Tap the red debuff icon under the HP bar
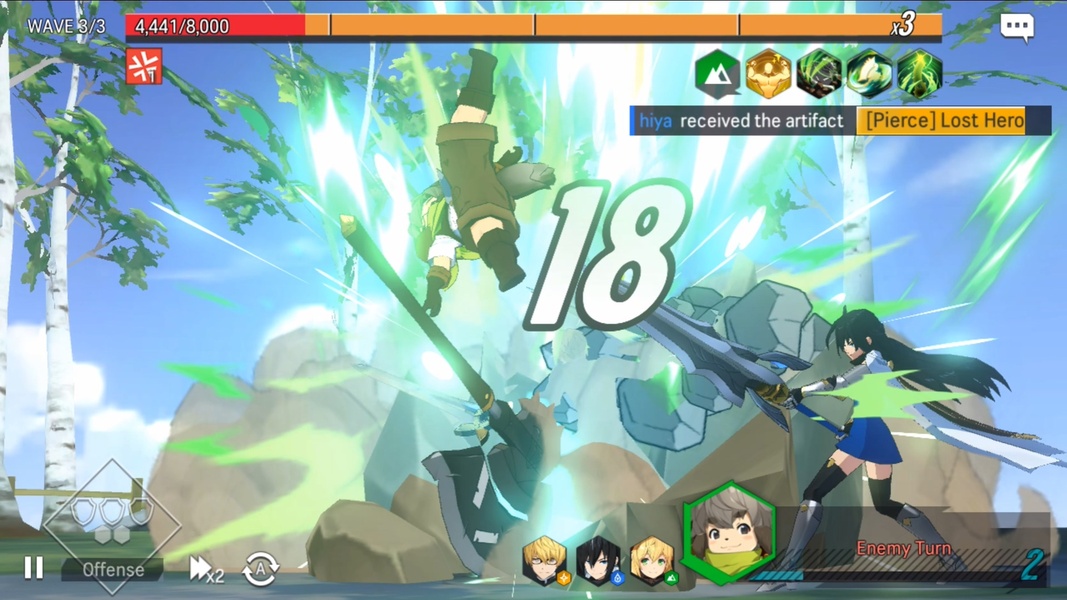The image size is (1067, 600). [x=144, y=67]
